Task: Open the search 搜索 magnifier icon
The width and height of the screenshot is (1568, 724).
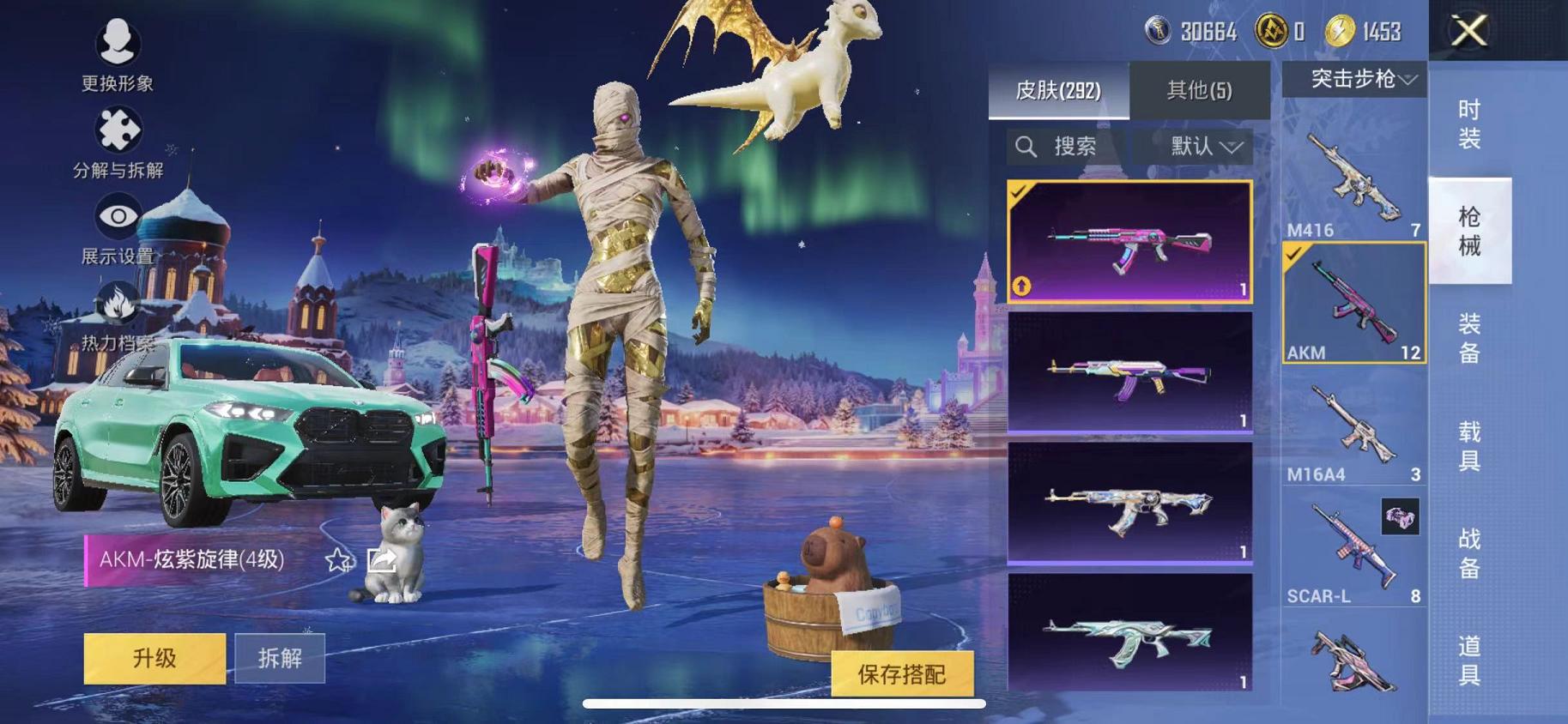Action: click(1026, 146)
